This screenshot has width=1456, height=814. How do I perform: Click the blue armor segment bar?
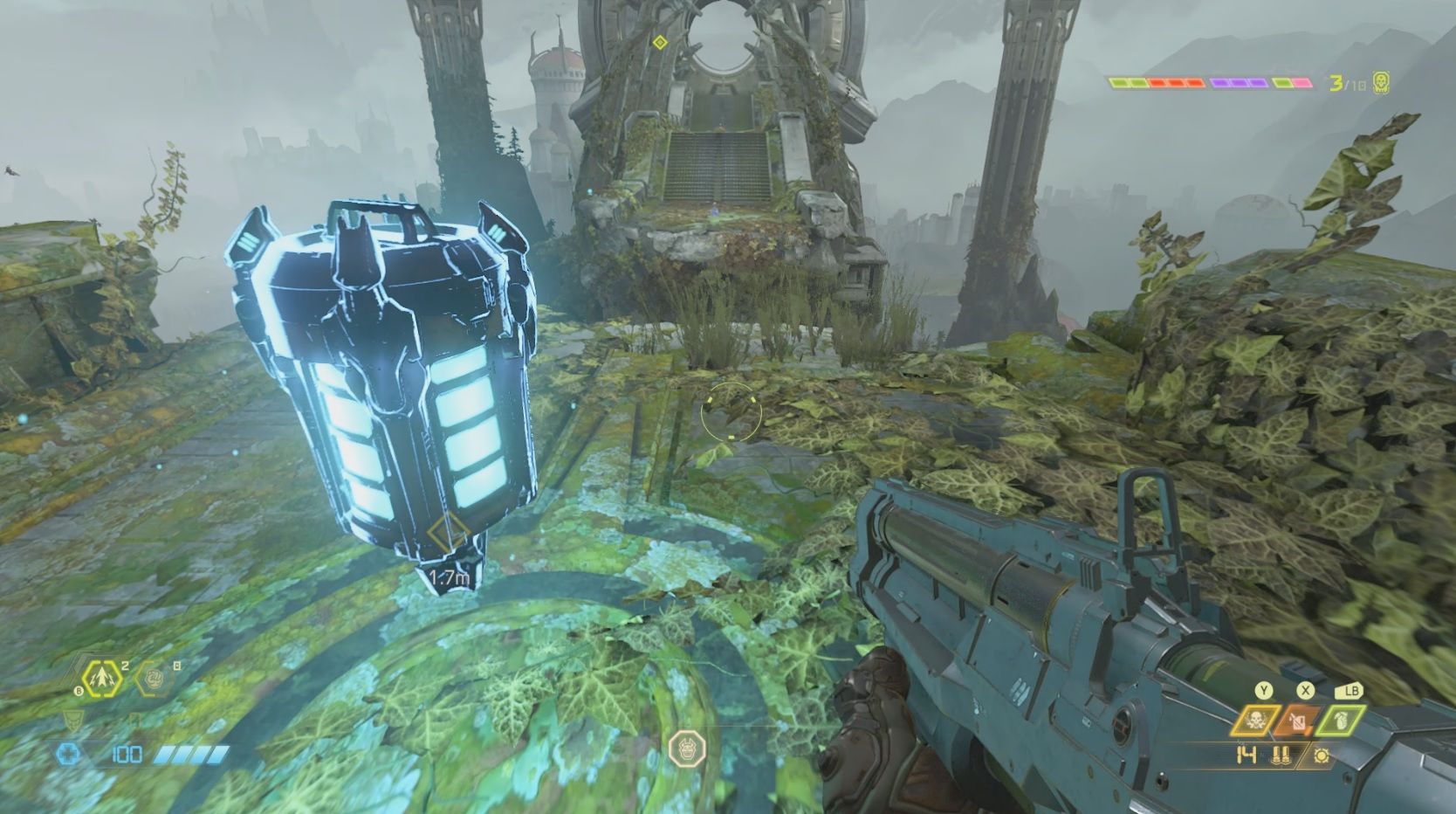tap(190, 754)
